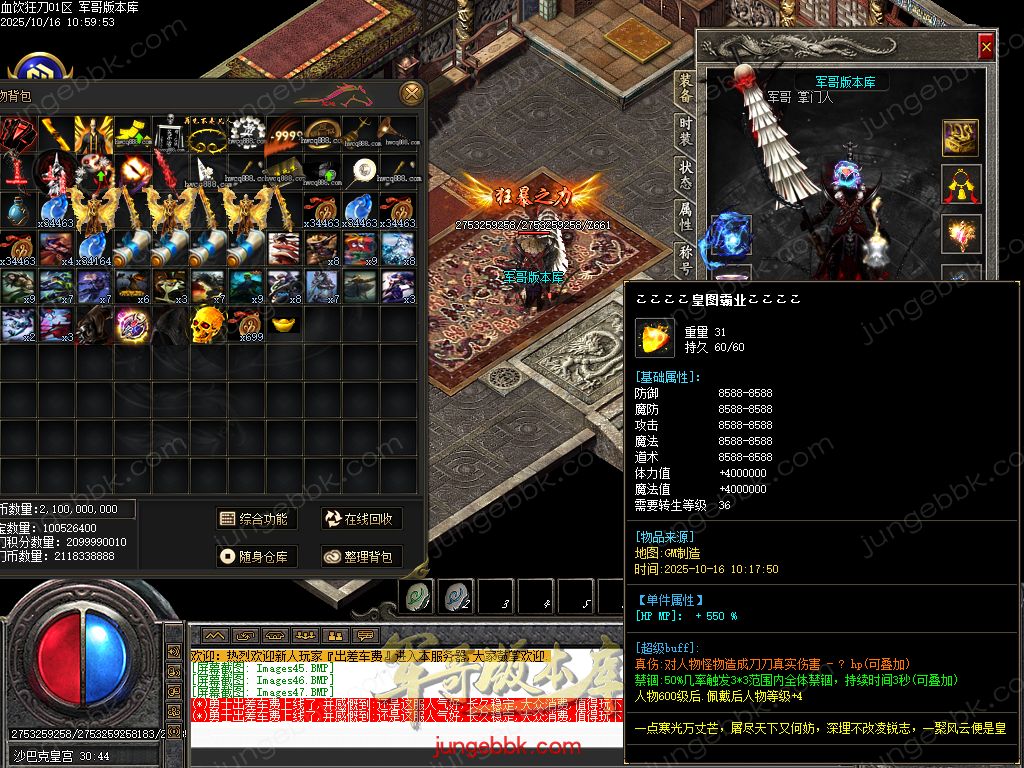
Task: Open the 随身仓库 portable warehouse
Action: tap(254, 556)
